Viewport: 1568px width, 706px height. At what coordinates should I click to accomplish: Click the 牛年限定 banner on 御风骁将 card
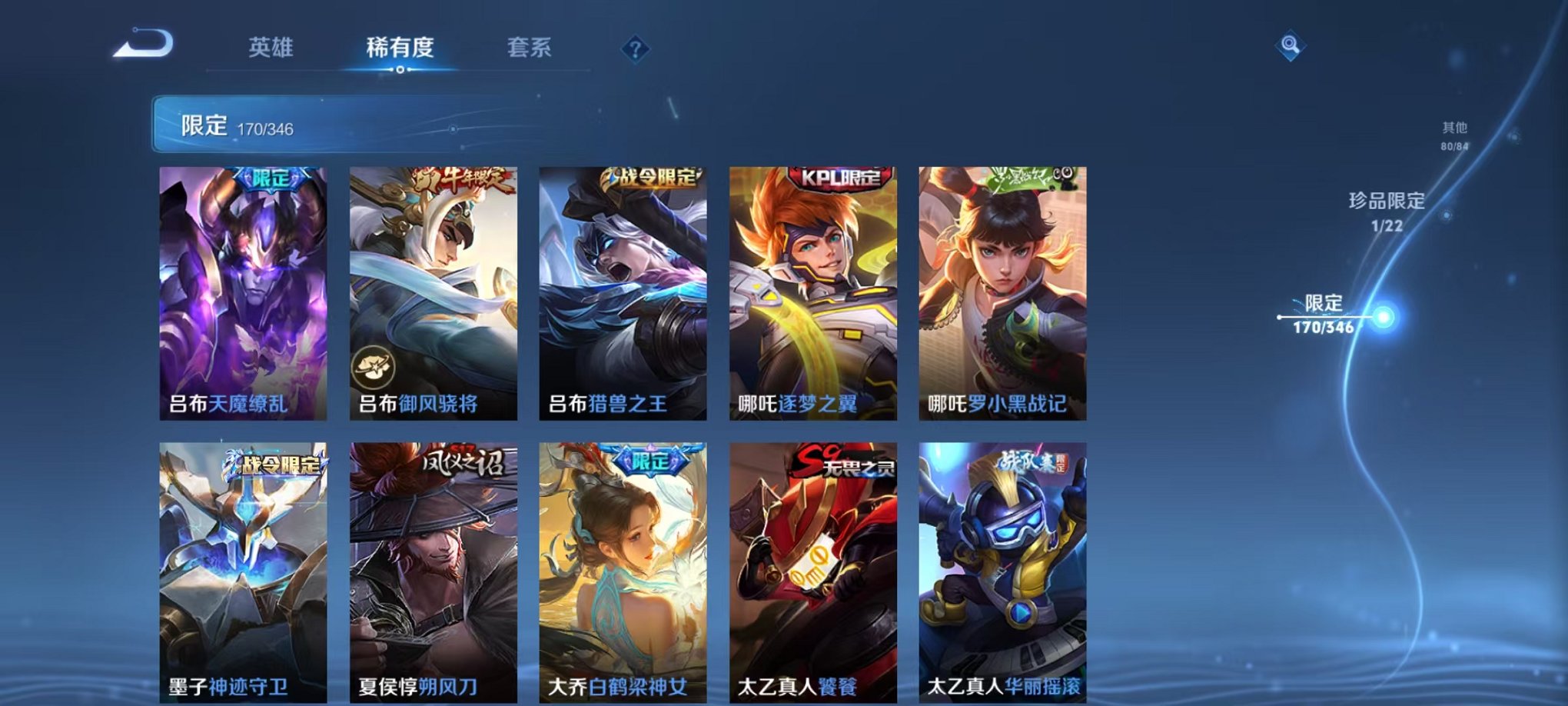pos(460,179)
